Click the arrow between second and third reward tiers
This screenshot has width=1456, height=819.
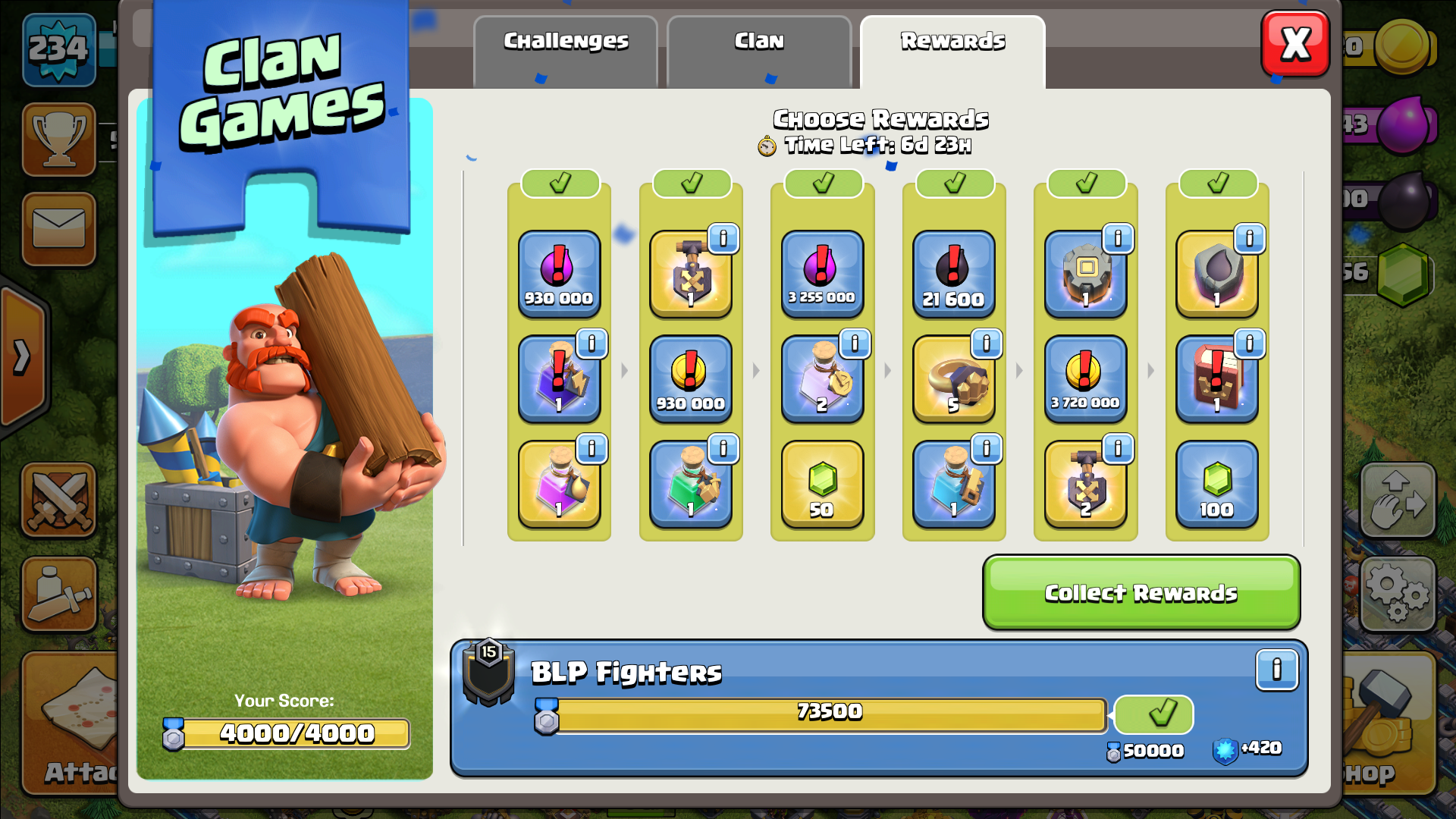(x=756, y=371)
